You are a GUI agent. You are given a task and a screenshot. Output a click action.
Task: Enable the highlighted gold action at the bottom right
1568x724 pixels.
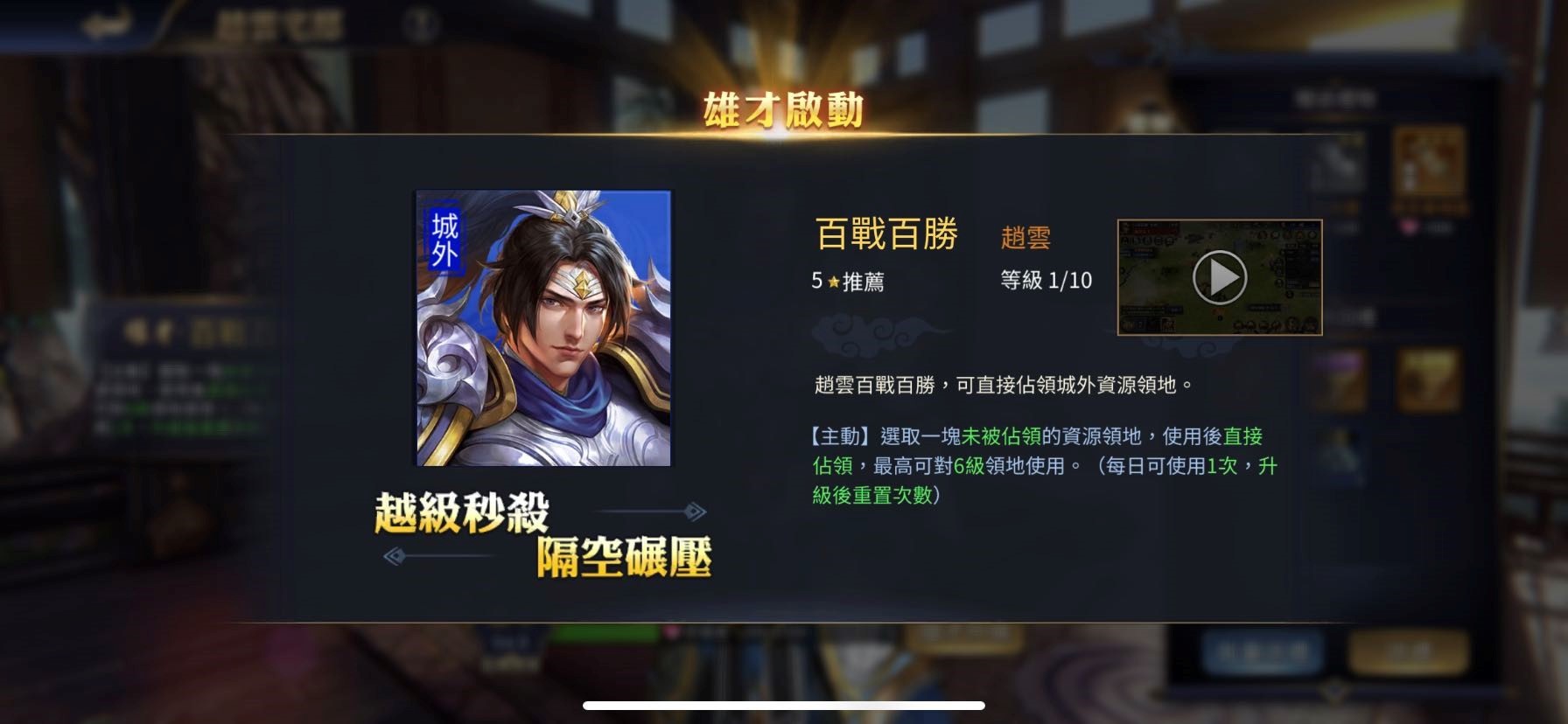click(1411, 651)
